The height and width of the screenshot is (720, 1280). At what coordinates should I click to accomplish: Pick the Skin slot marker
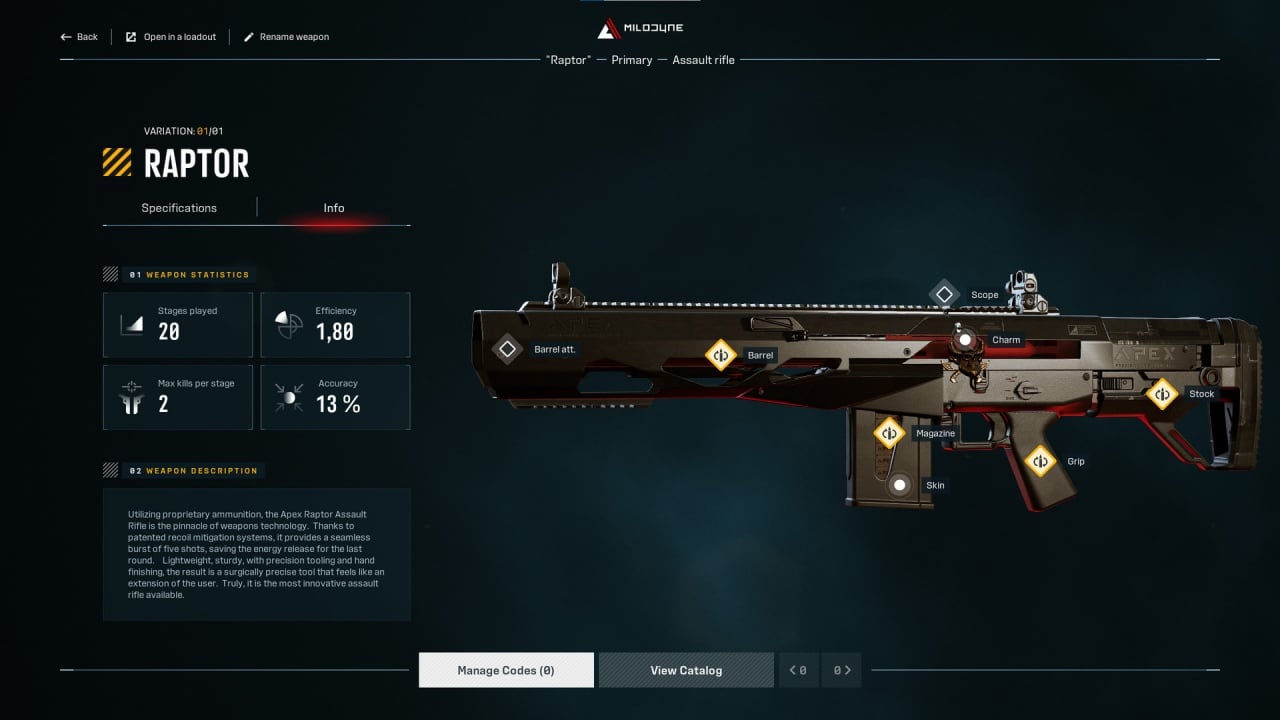click(900, 485)
